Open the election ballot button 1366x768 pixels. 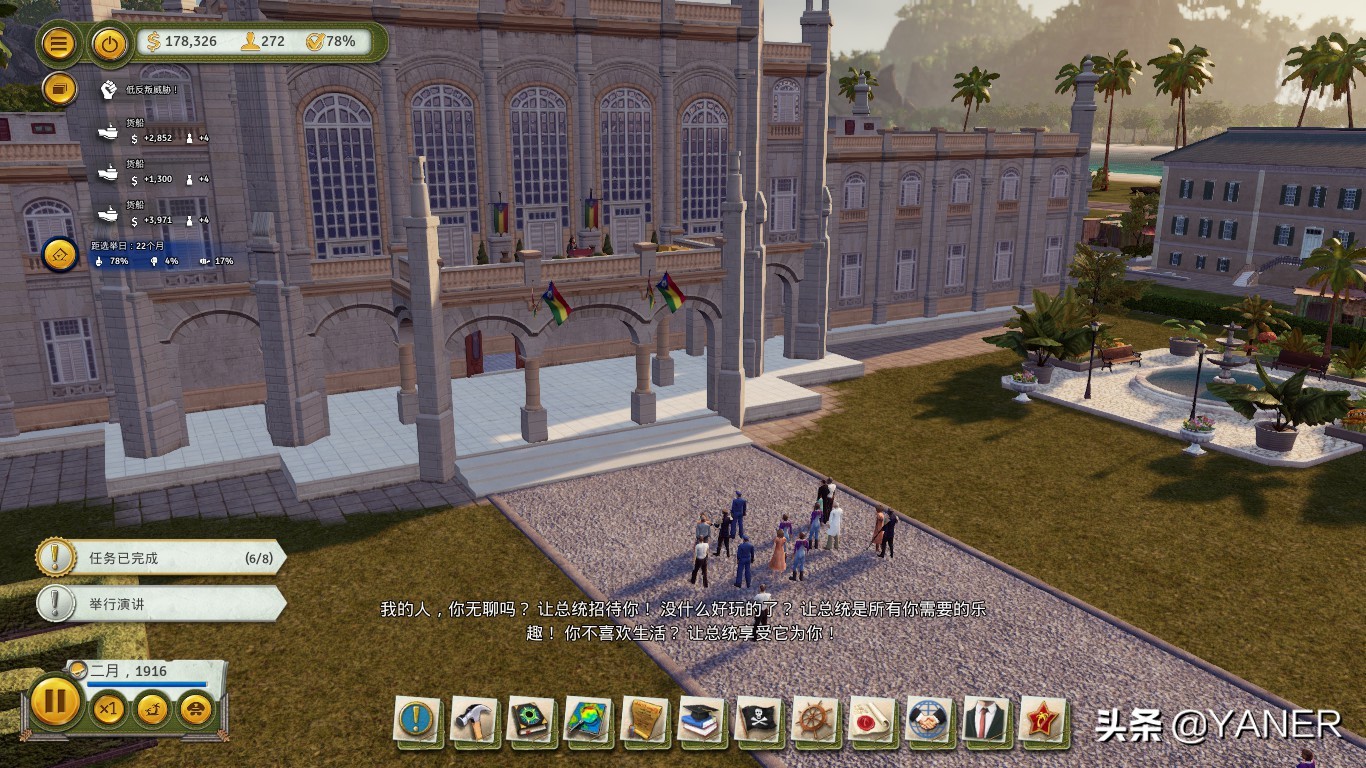coord(60,253)
